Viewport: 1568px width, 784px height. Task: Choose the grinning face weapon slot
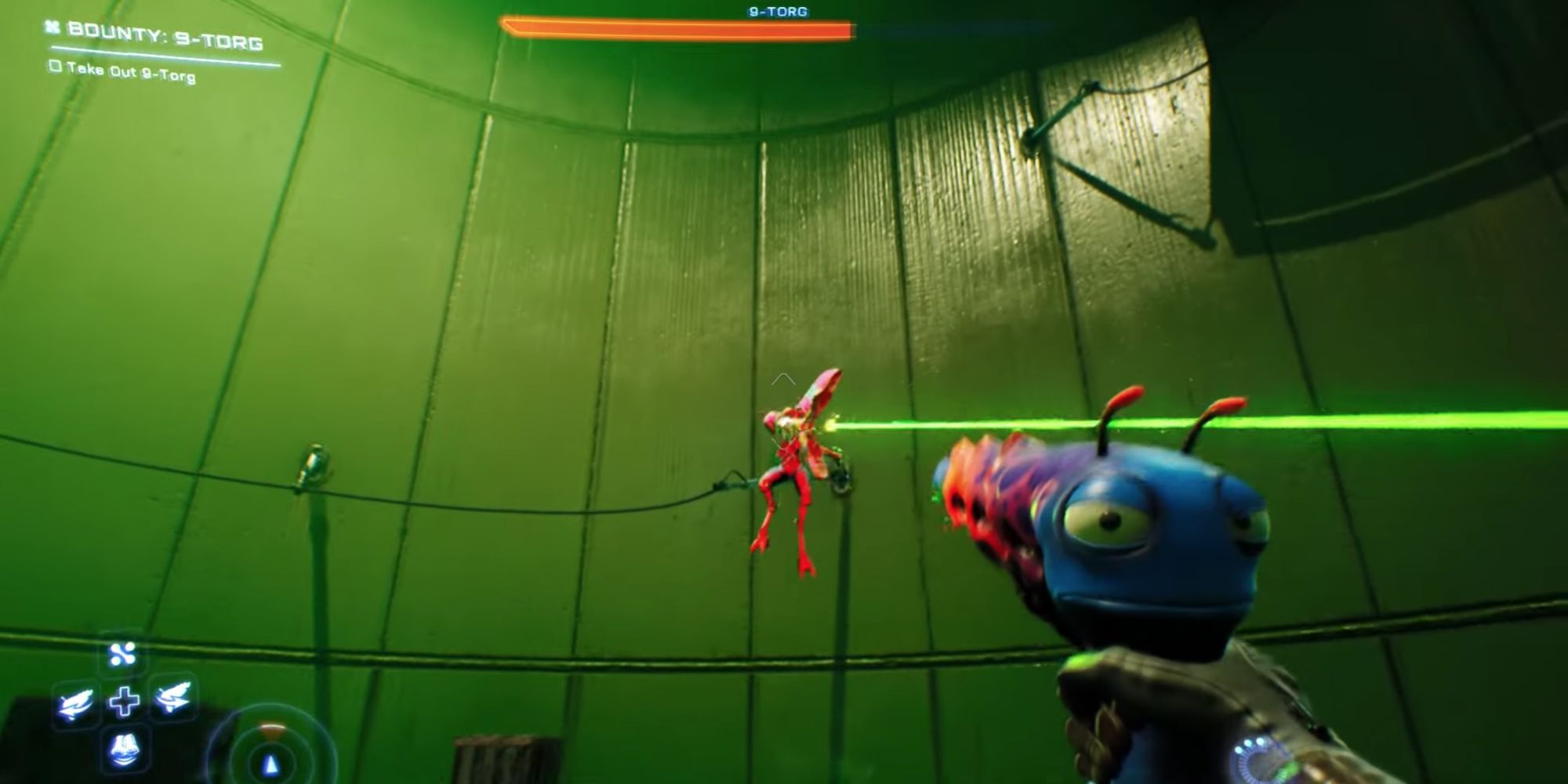pos(124,749)
